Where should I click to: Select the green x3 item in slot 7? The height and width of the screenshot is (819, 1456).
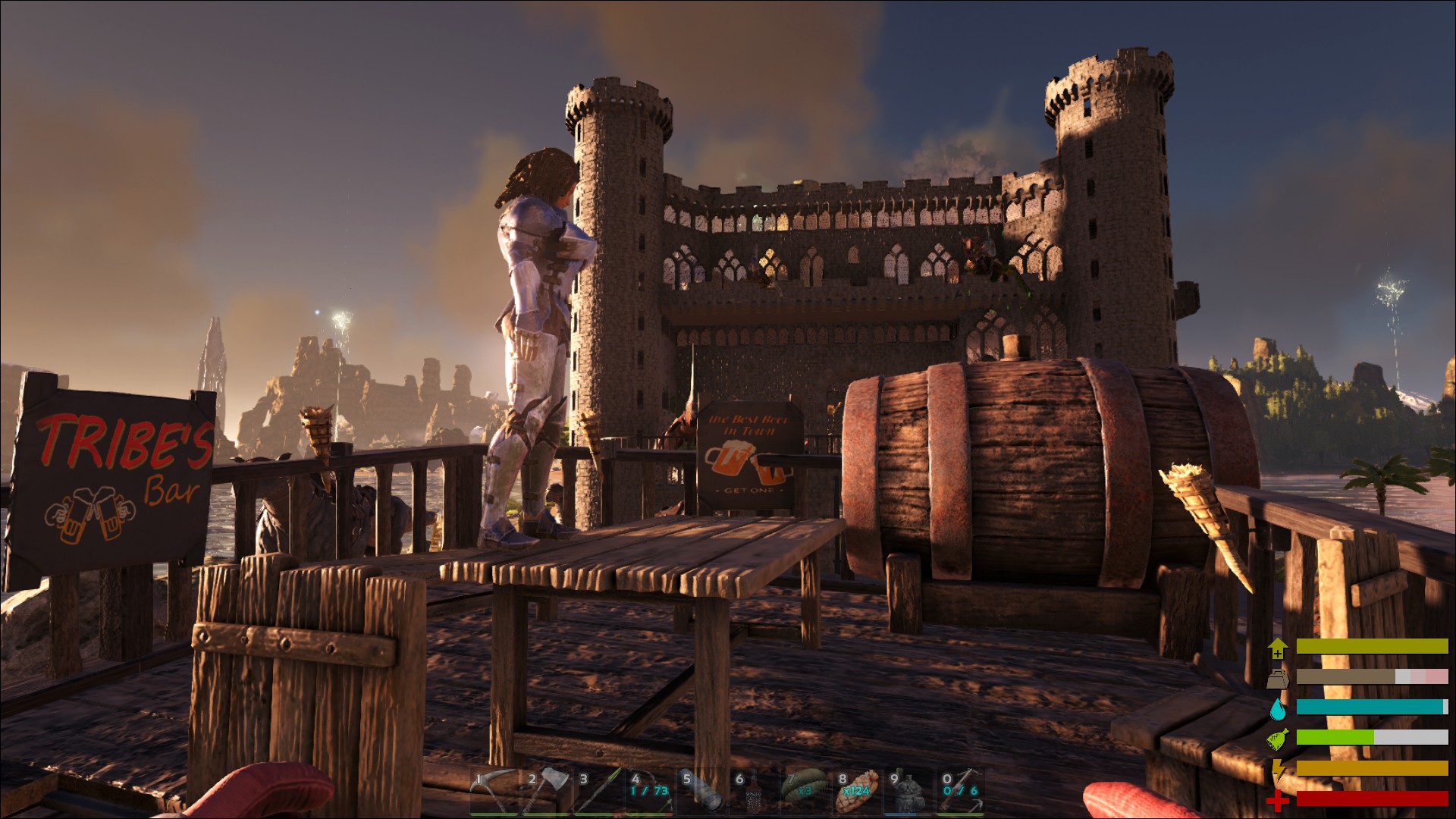(806, 792)
